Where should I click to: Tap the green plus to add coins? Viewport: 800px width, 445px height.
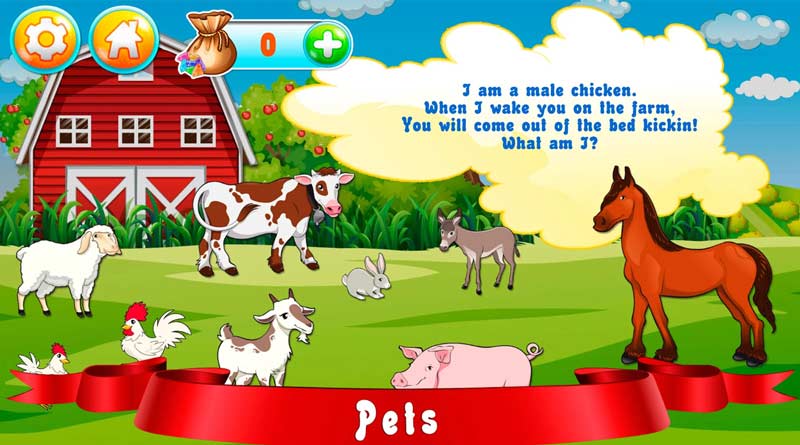click(327, 43)
